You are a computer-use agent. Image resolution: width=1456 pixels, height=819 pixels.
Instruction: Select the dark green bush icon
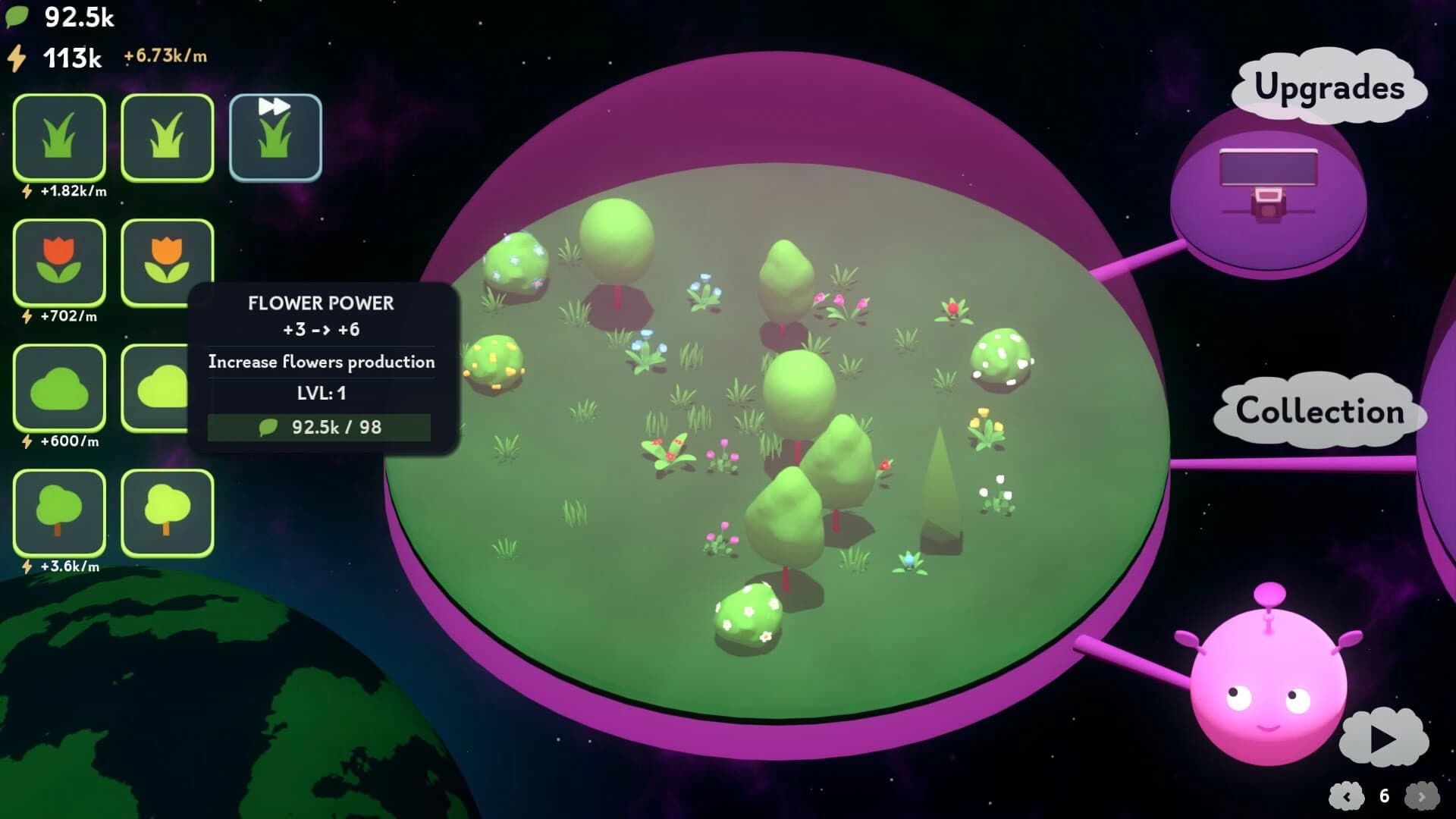pyautogui.click(x=59, y=388)
